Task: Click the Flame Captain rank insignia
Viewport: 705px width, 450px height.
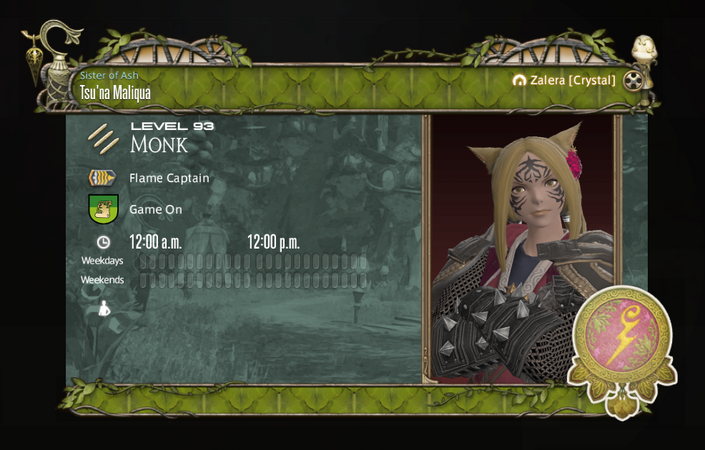Action: (x=102, y=178)
